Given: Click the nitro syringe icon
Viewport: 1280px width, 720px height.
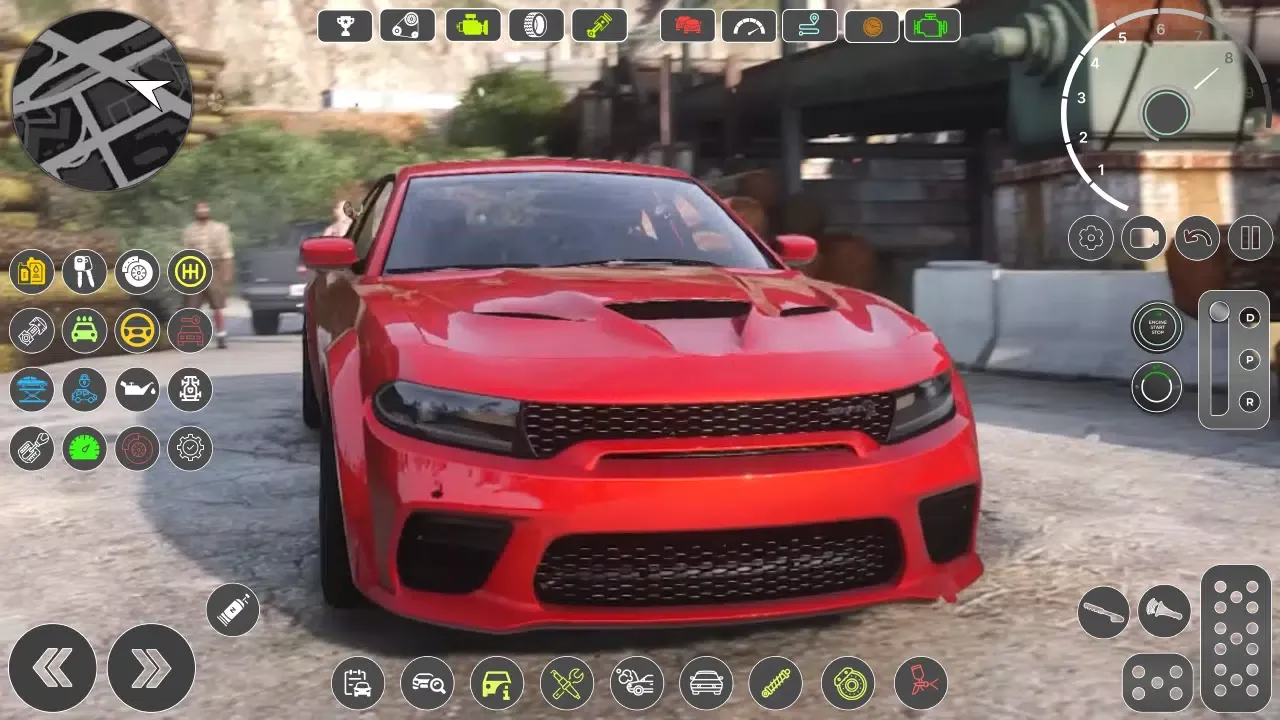Looking at the screenshot, I should [x=232, y=608].
